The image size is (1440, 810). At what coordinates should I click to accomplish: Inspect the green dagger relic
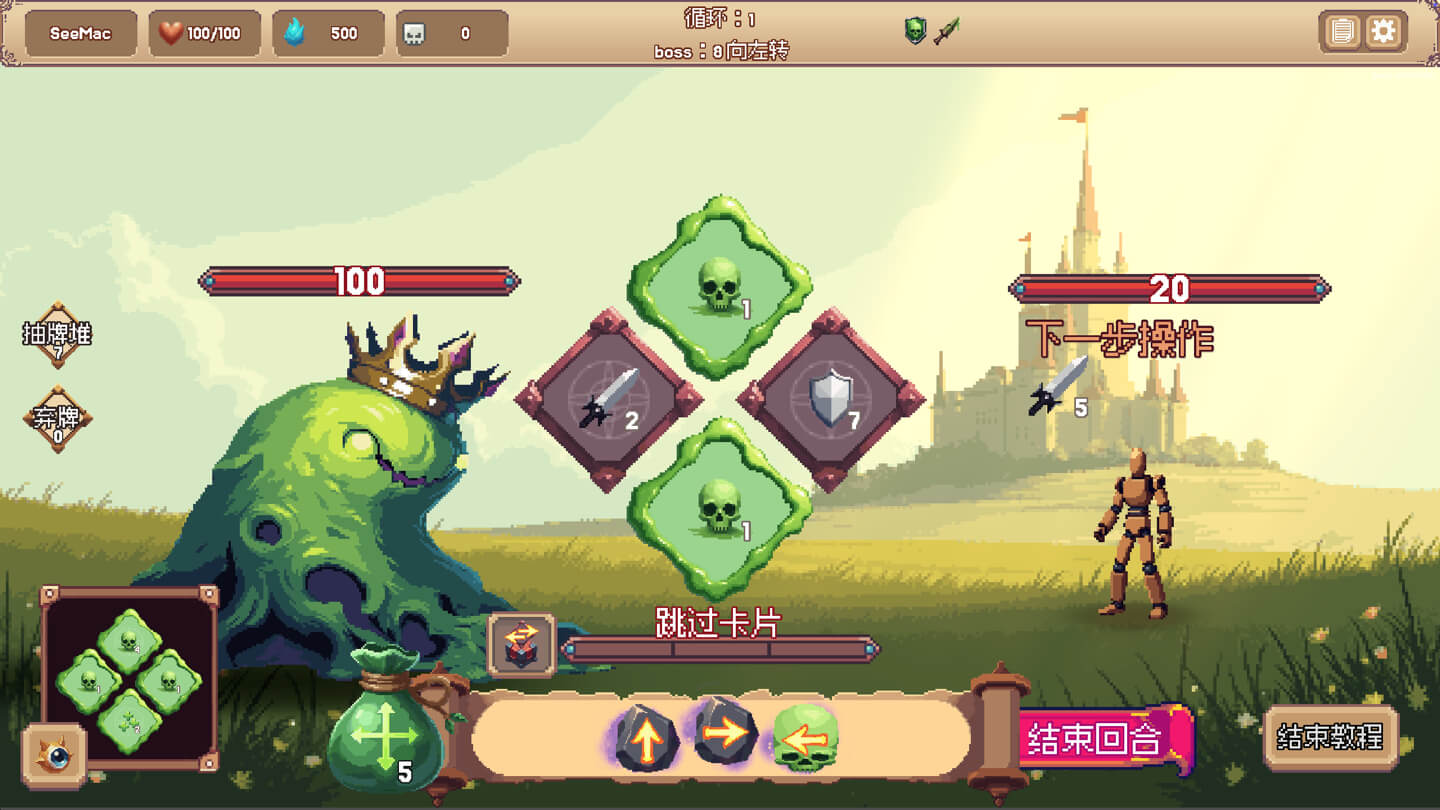click(947, 31)
